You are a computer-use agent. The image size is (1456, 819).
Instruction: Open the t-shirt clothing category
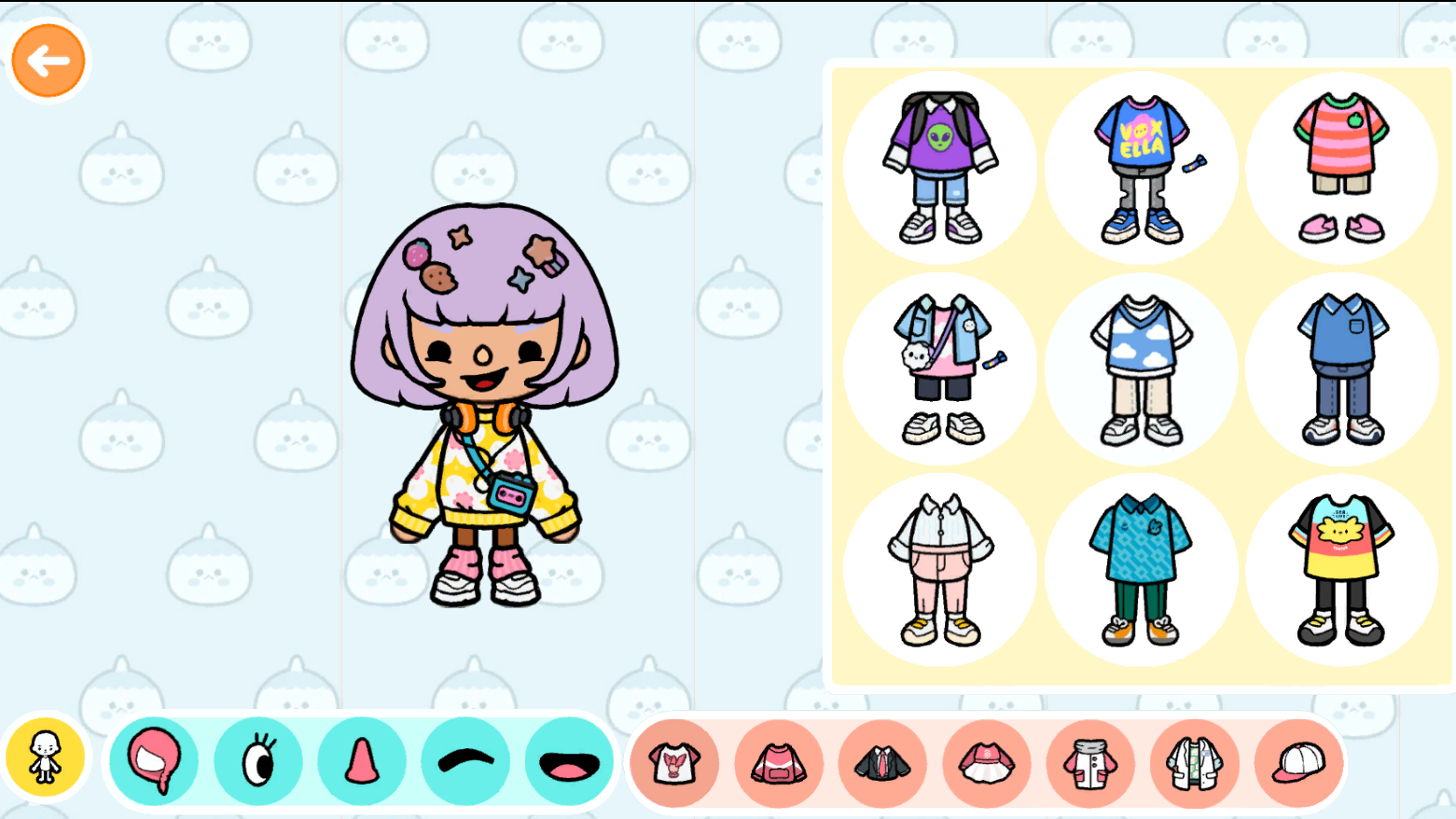tap(674, 761)
